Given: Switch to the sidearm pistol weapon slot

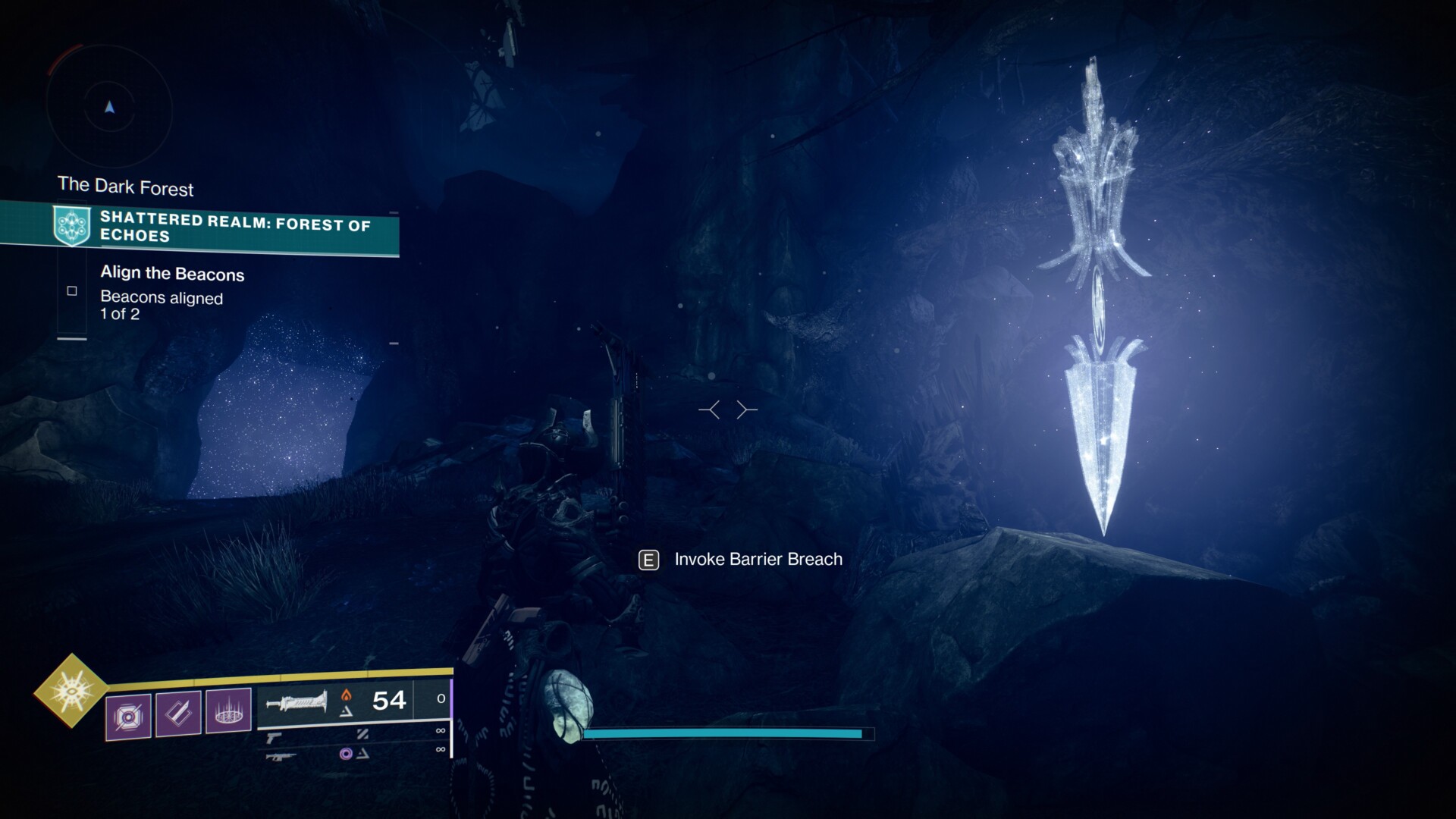Looking at the screenshot, I should click(274, 738).
